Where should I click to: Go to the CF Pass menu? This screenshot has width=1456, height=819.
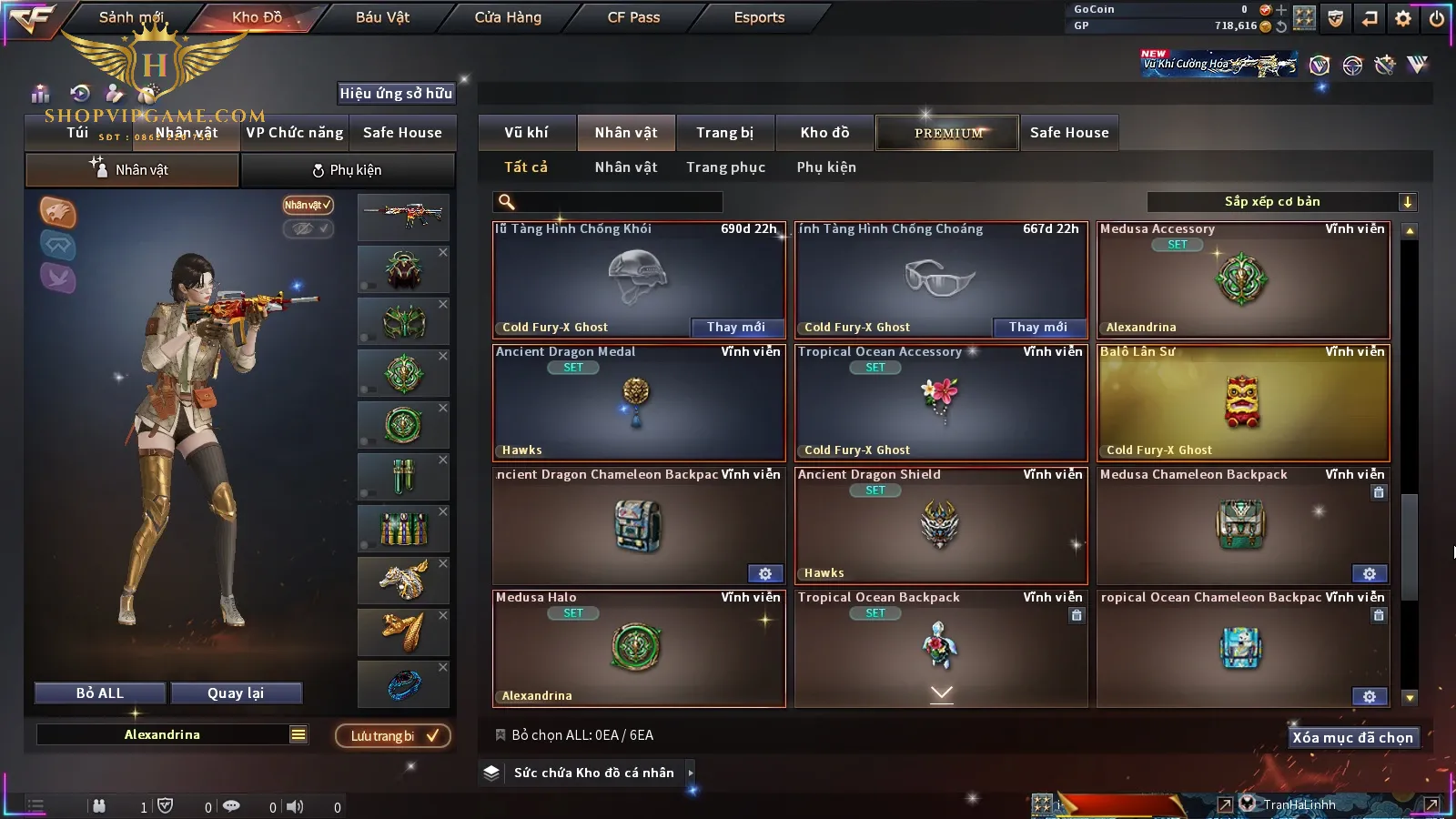pyautogui.click(x=633, y=17)
